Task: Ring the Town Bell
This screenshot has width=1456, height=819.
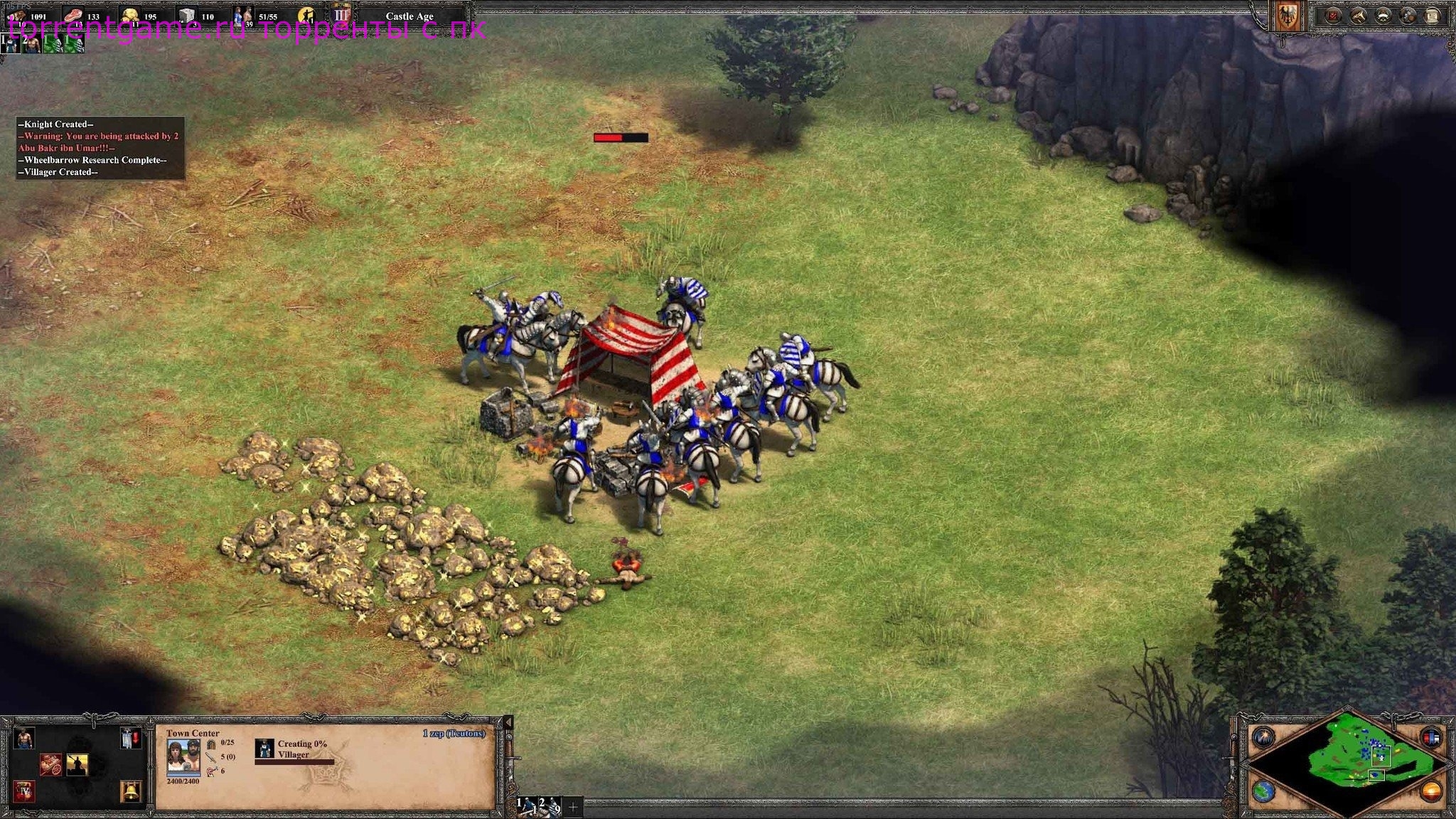Action: click(x=130, y=791)
